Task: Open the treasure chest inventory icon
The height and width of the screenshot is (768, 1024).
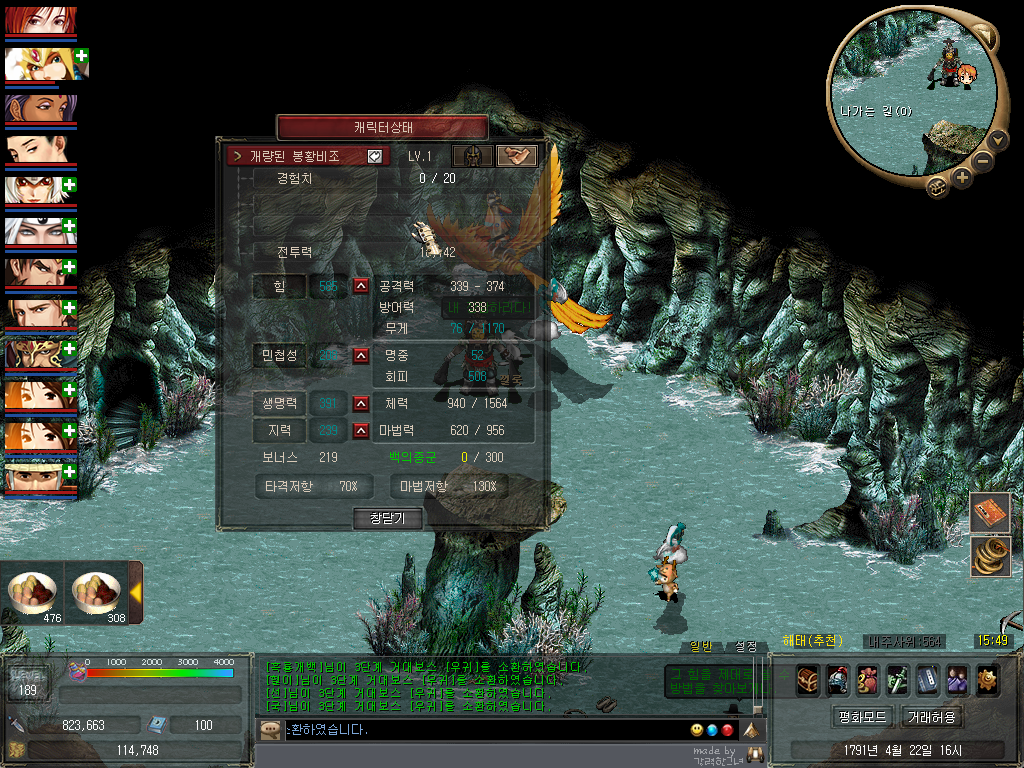Action: pyautogui.click(x=808, y=678)
